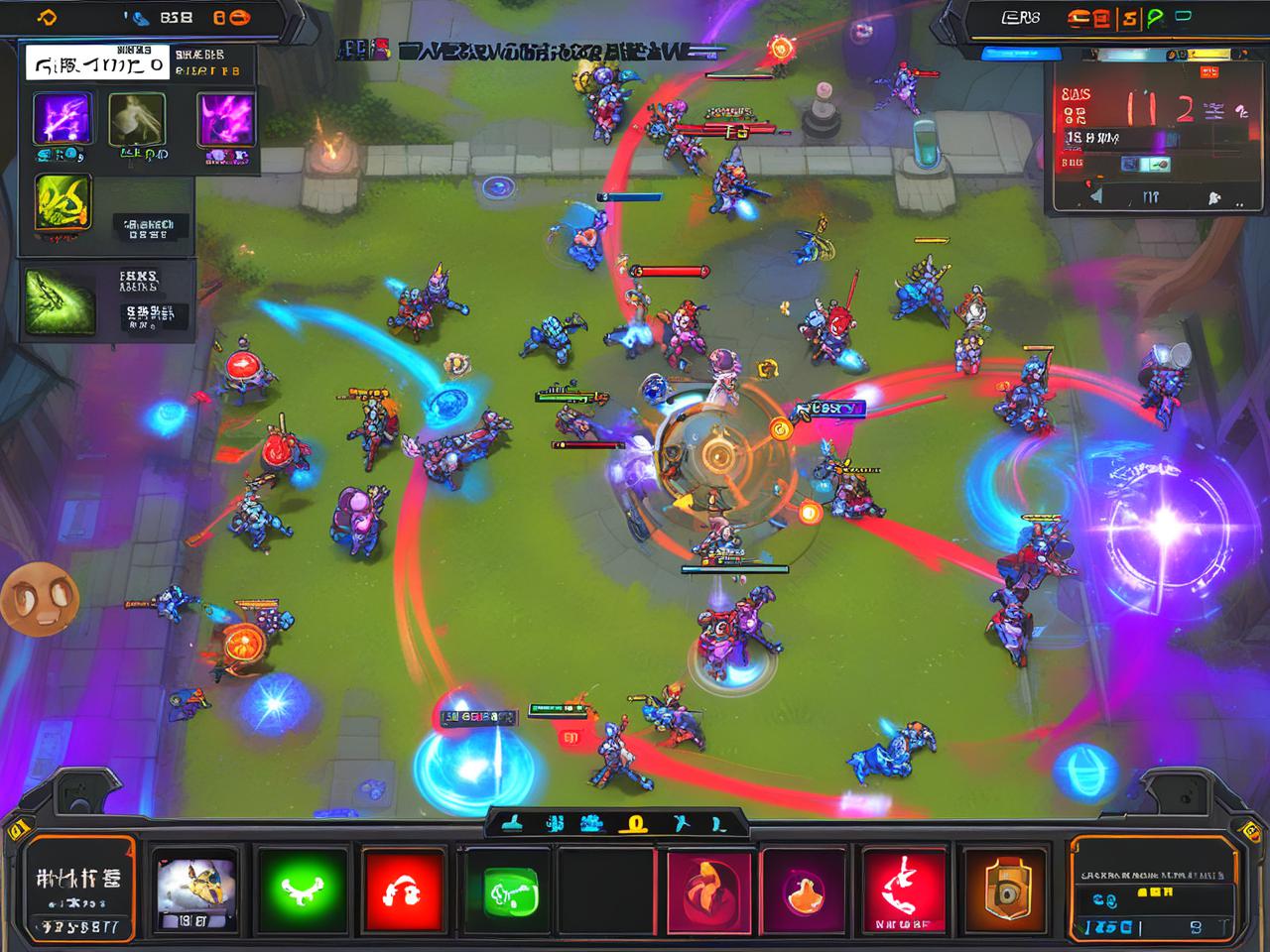Open the orange-framed stats panel at bottom right
The height and width of the screenshot is (952, 1270).
coord(1154,890)
